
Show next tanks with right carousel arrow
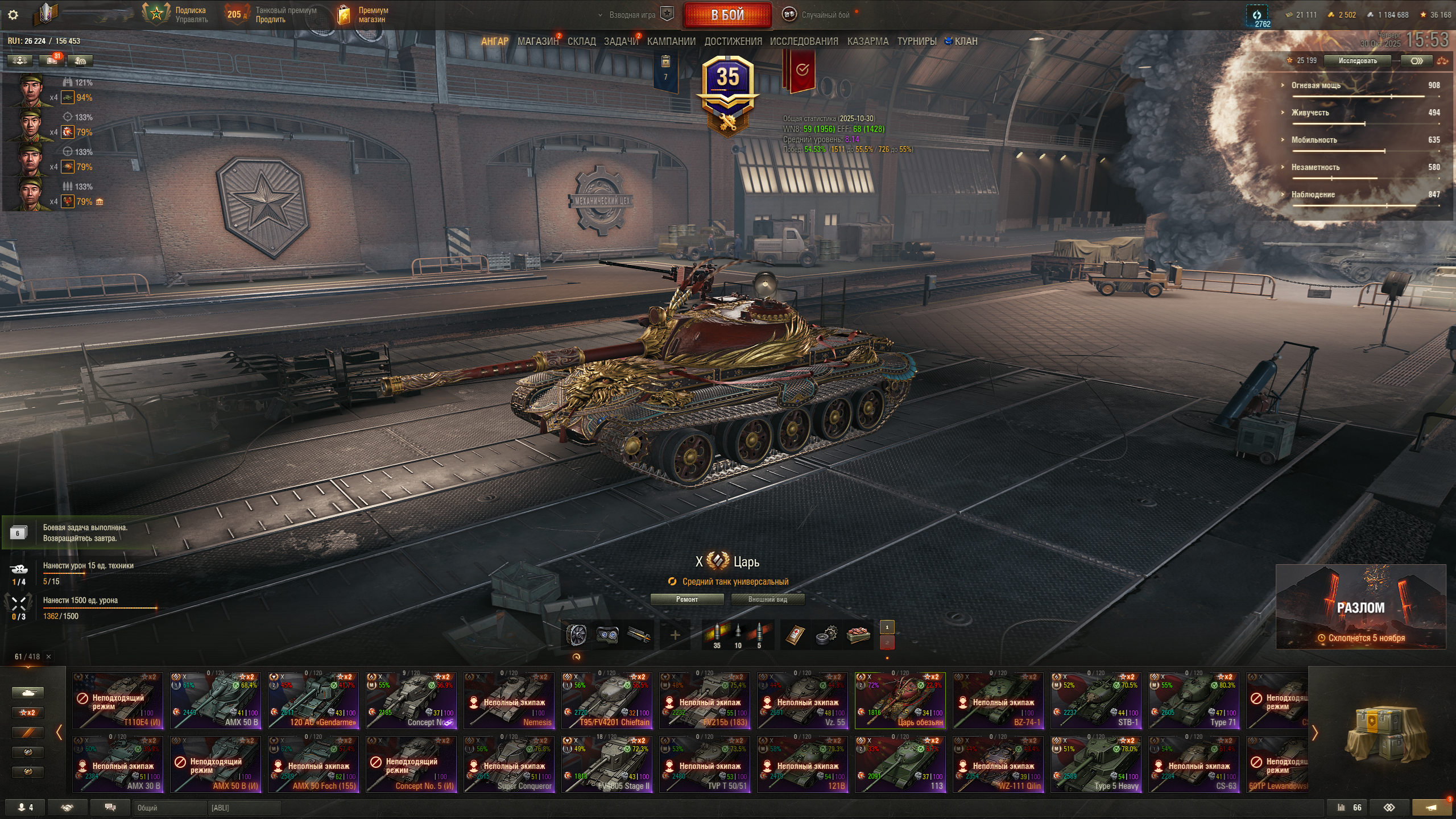[x=1314, y=733]
